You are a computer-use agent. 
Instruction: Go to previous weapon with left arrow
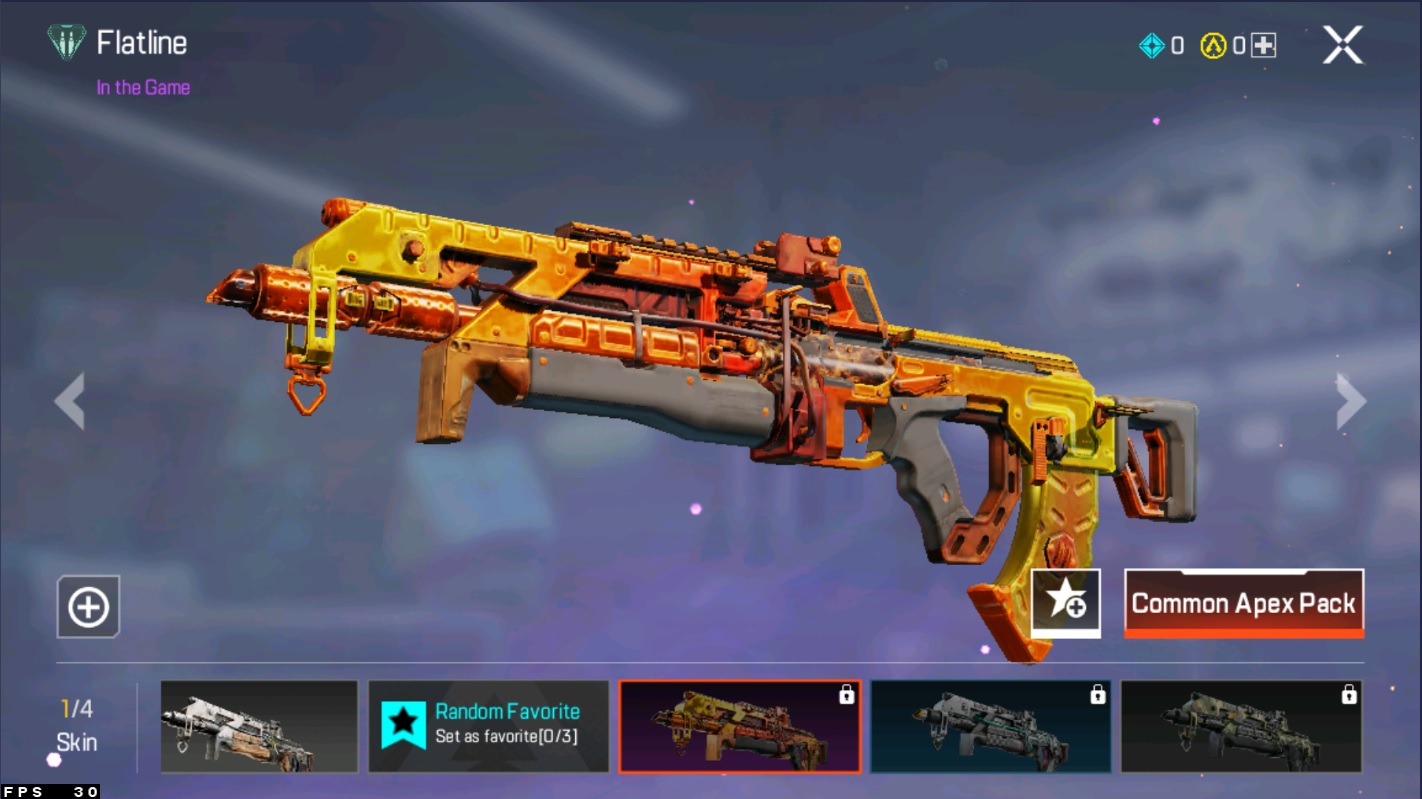pos(71,401)
